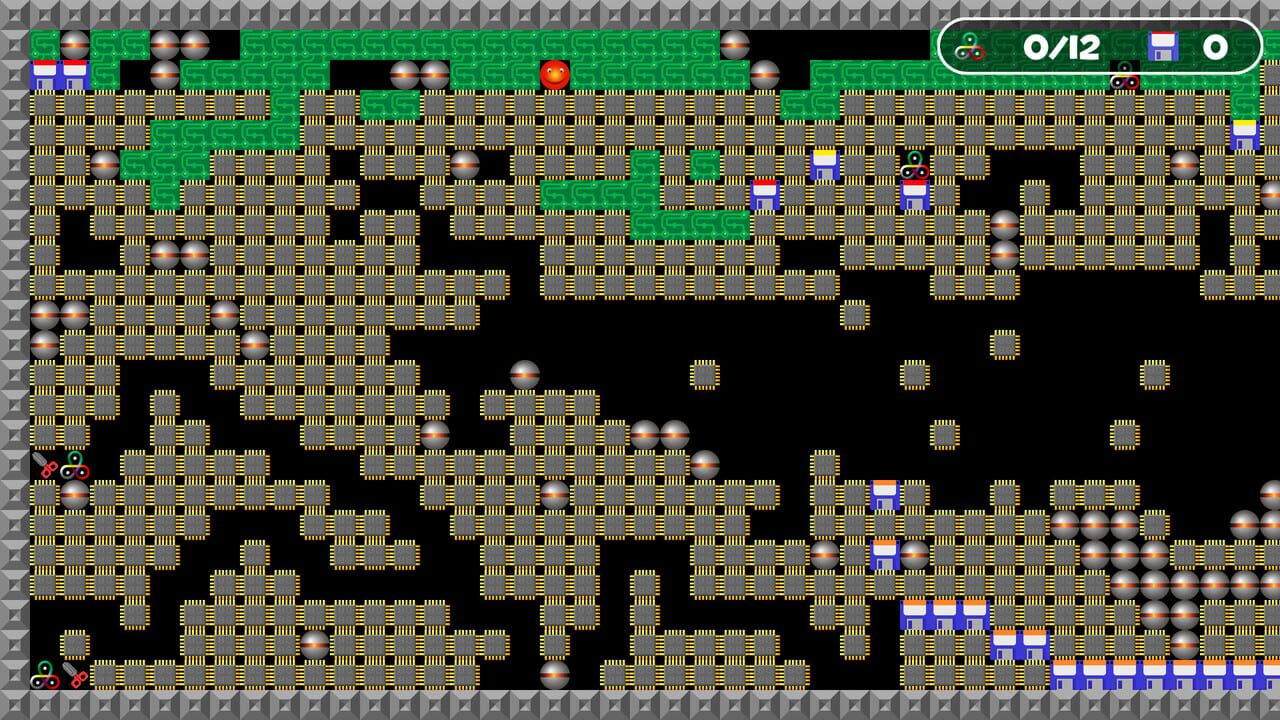This screenshot has width=1280, height=720.
Task: Click the blue floppy disk icon in HUD
Action: [x=1162, y=44]
